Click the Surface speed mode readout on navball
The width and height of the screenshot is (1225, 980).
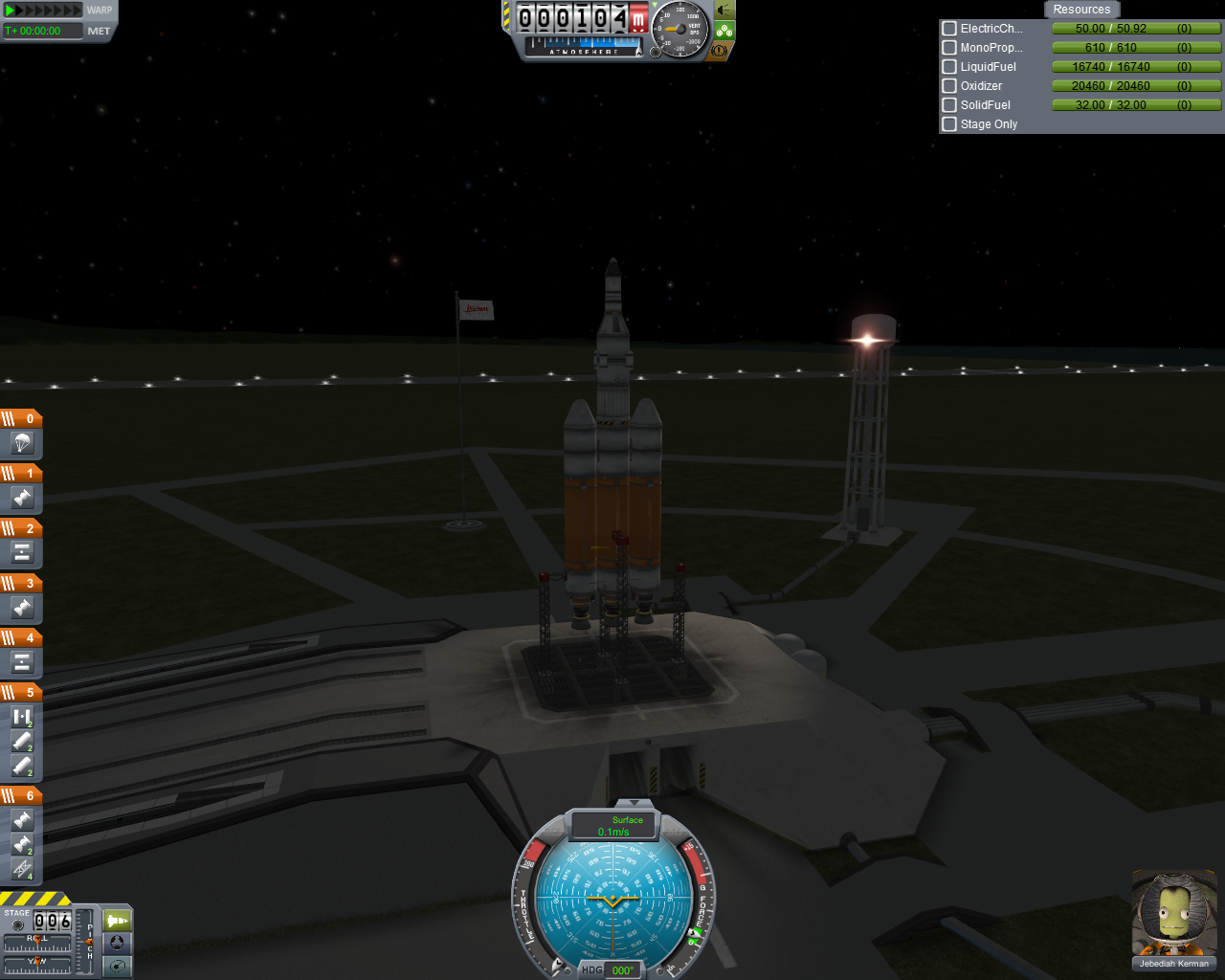pos(613,826)
